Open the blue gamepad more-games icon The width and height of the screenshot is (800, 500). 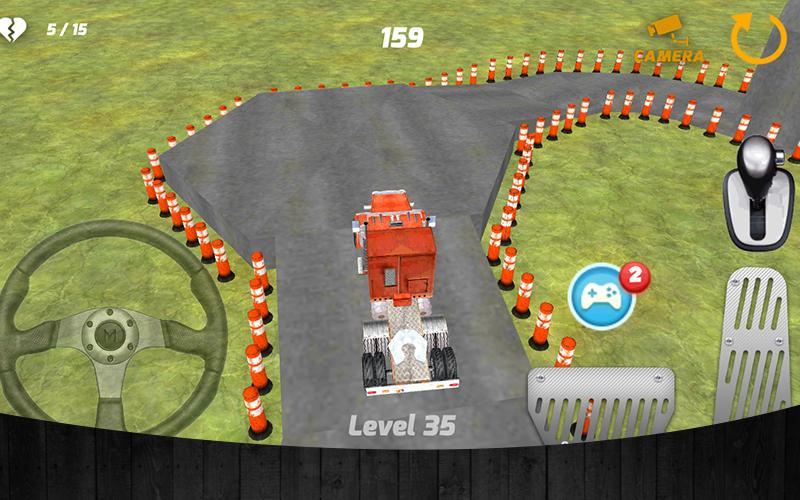click(603, 295)
